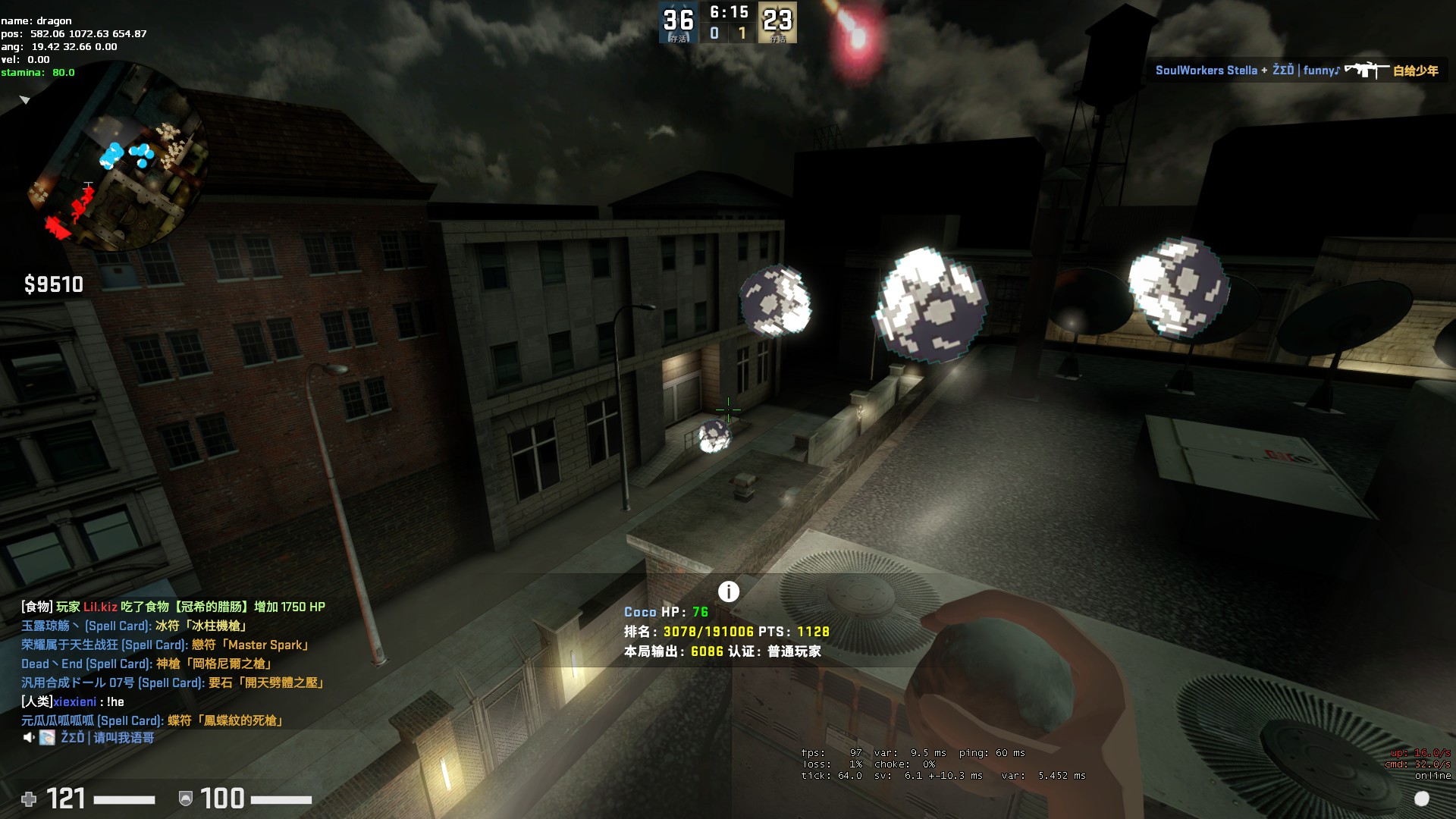
Task: Click the health cross icon
Action: [29, 799]
